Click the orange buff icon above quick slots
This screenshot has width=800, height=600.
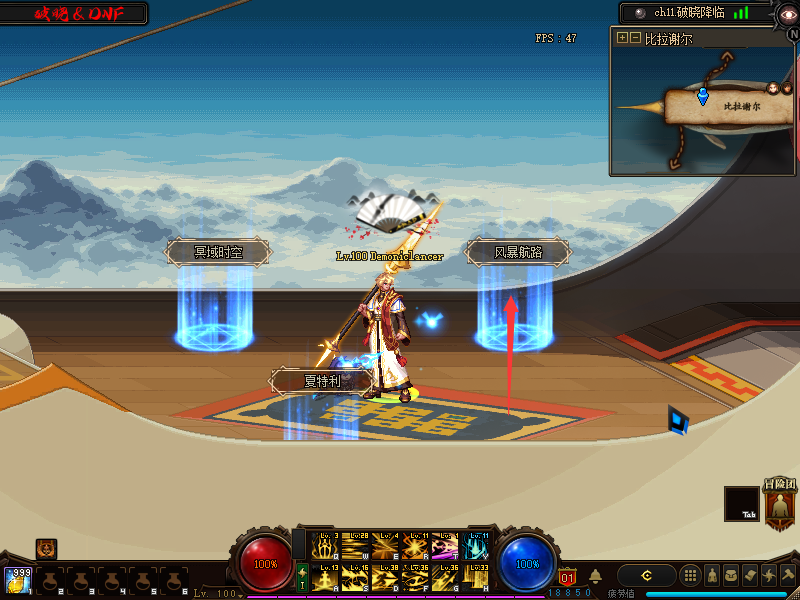coord(46,548)
